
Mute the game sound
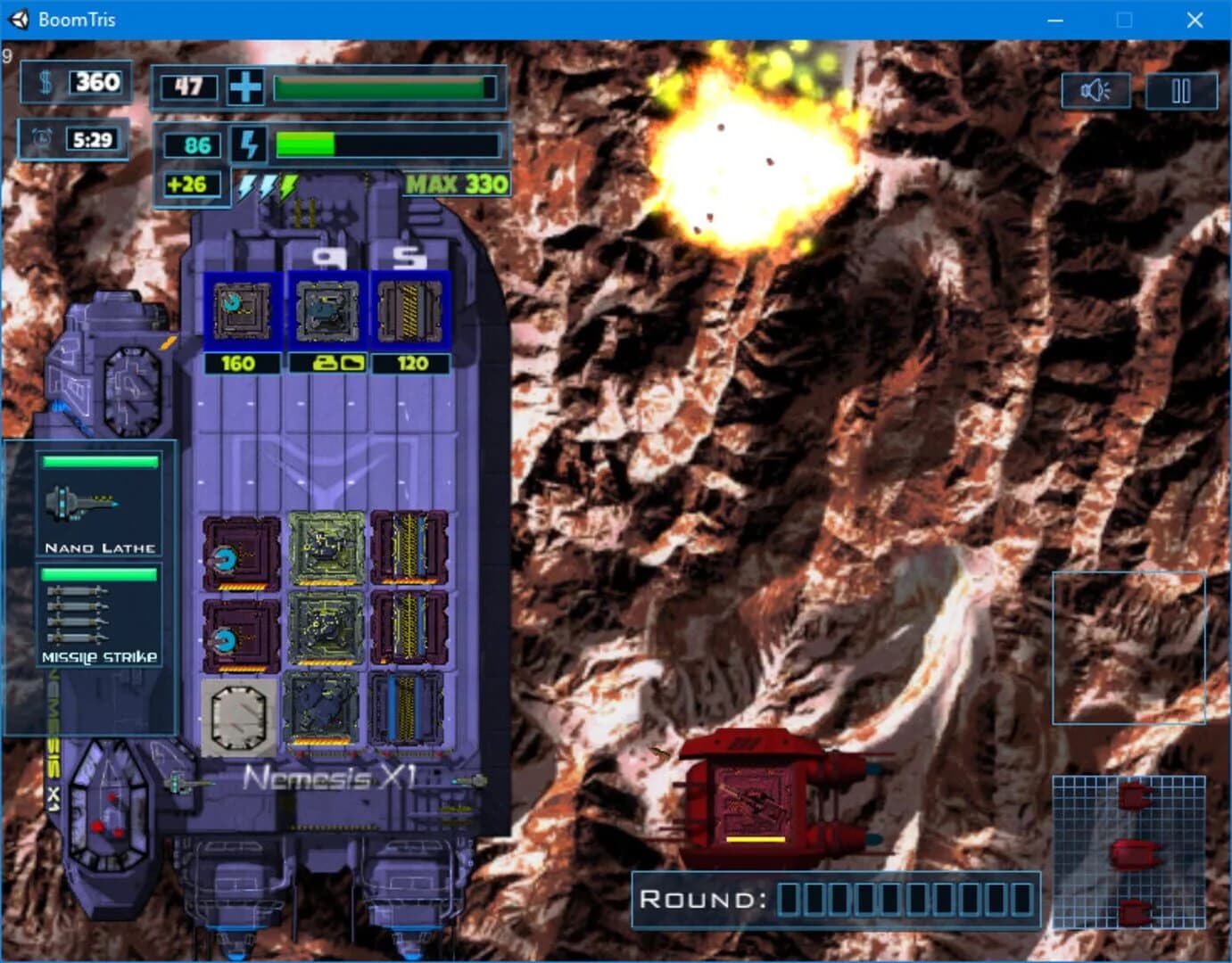click(1096, 89)
